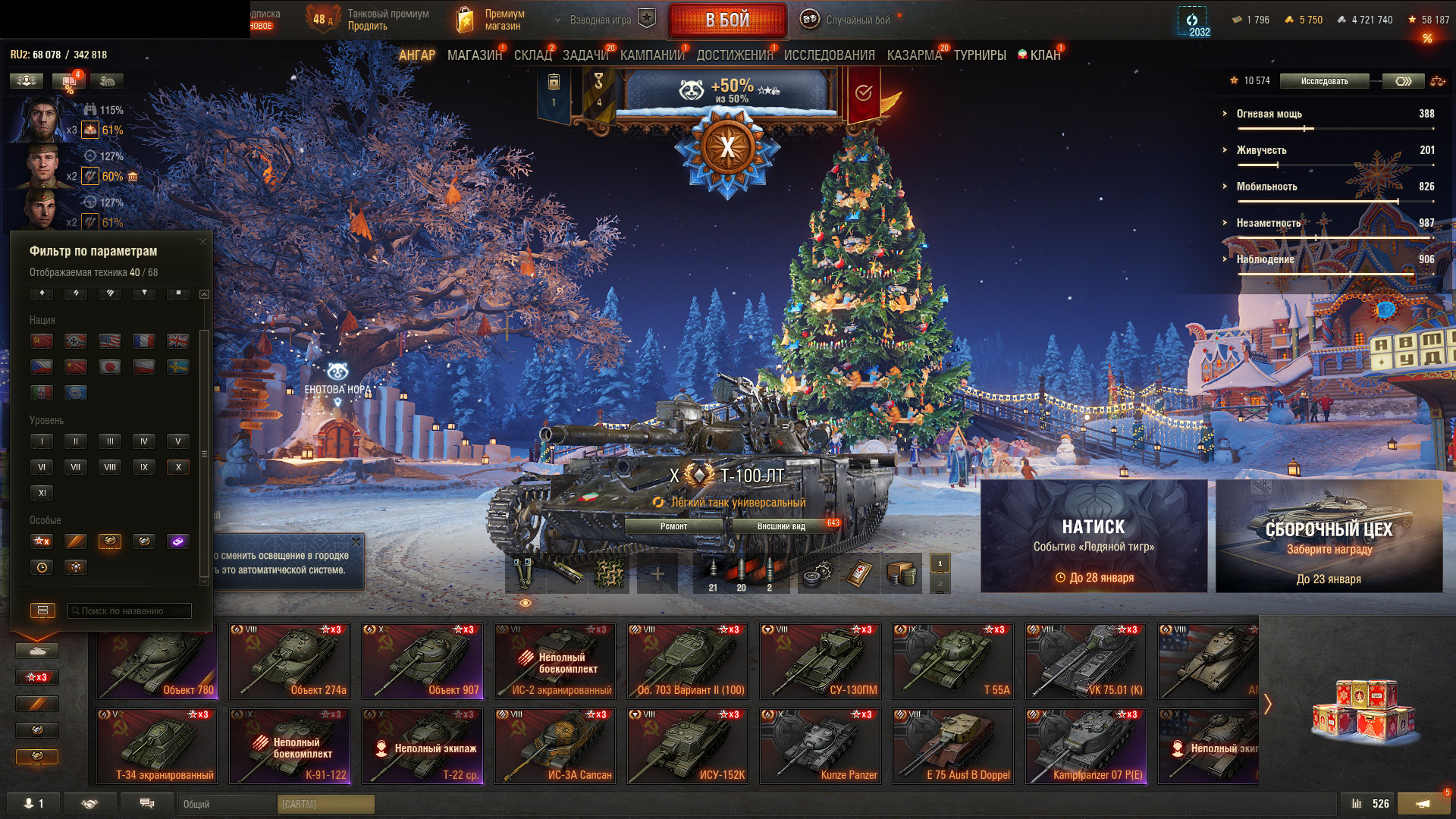Select the Объект 907 tank card

pos(422,661)
